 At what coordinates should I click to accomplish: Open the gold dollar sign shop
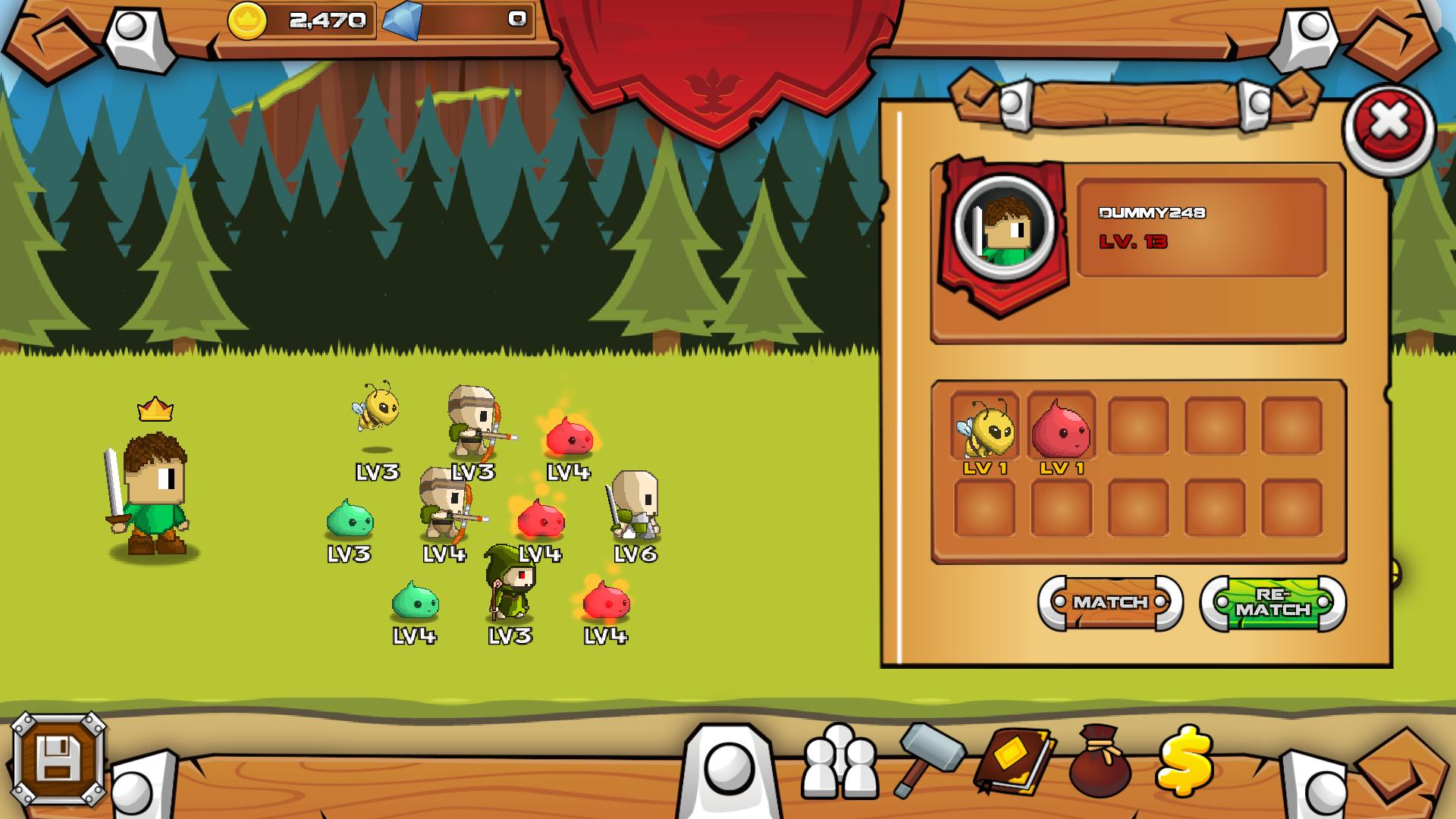pyautogui.click(x=1185, y=760)
